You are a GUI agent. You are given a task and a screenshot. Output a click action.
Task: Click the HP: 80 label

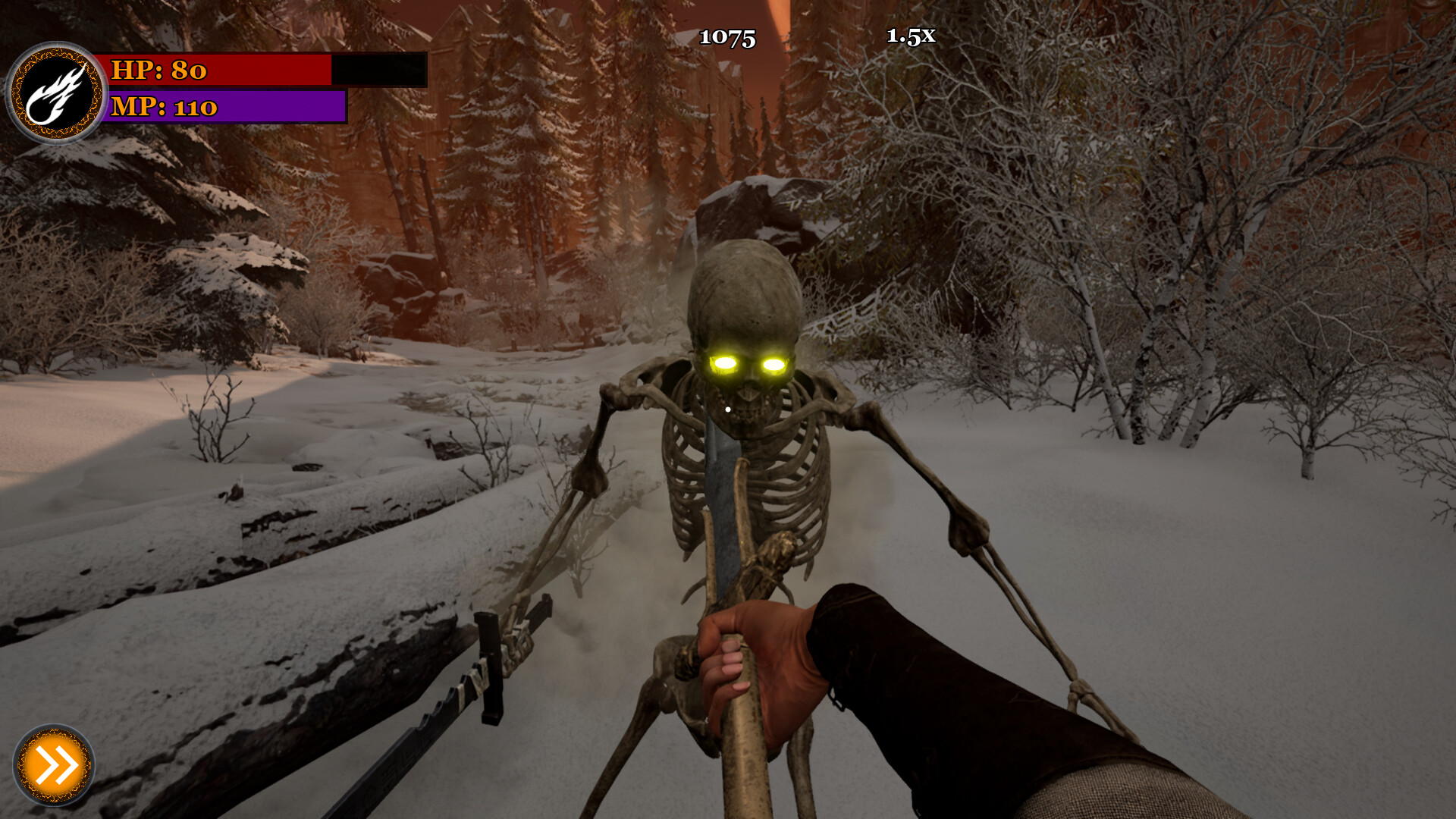pyautogui.click(x=159, y=71)
